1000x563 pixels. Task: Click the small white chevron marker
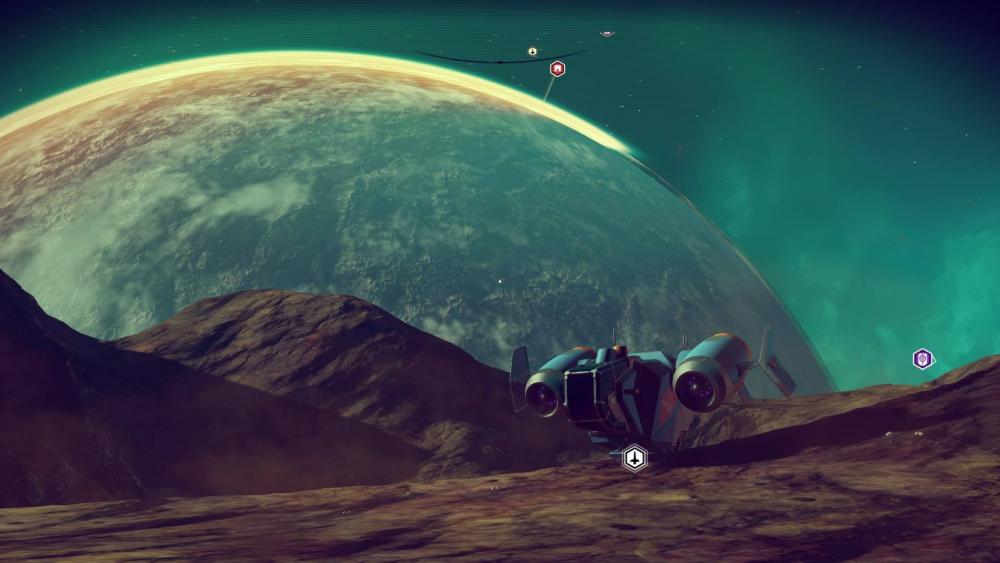tap(607, 33)
